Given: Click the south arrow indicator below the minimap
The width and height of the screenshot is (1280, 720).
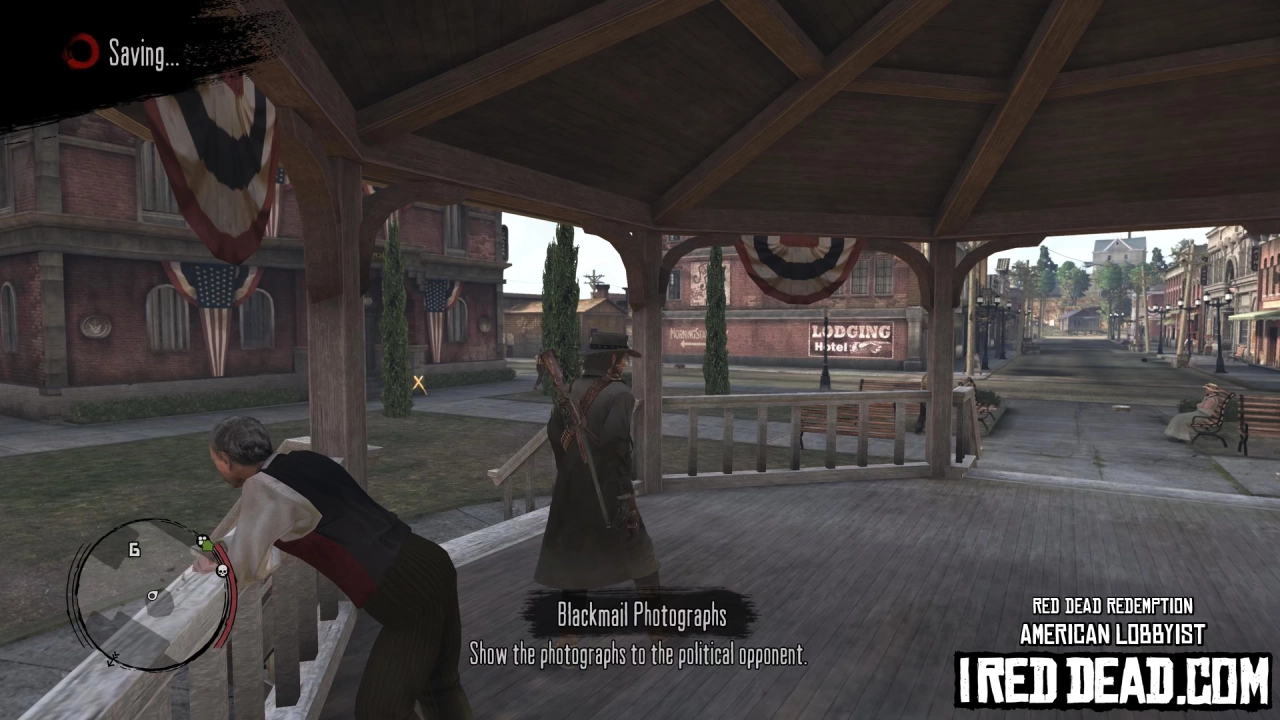Looking at the screenshot, I should (x=112, y=661).
